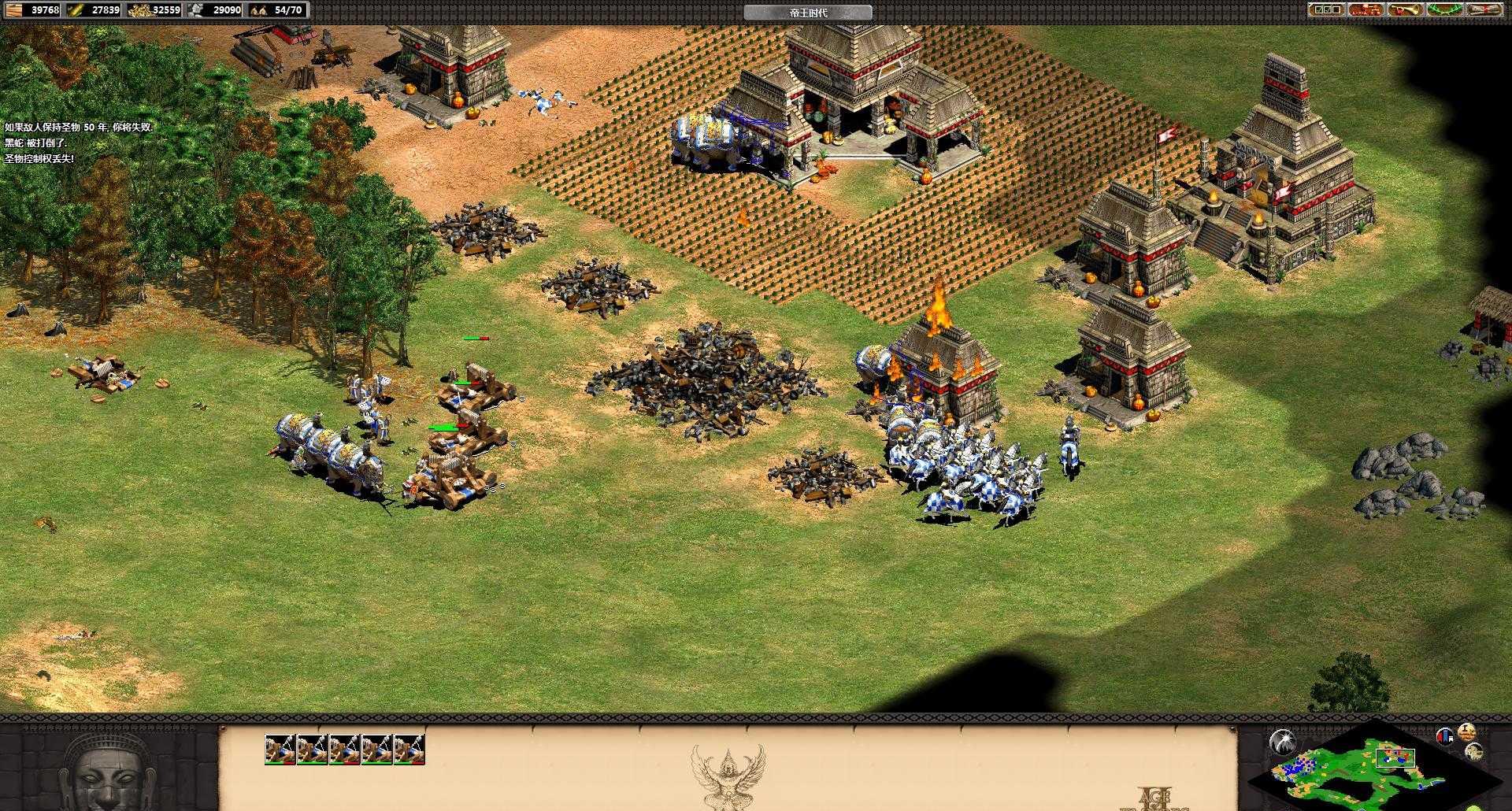Open chat with the horn icon
This screenshot has width=1512, height=811.
point(1406,10)
